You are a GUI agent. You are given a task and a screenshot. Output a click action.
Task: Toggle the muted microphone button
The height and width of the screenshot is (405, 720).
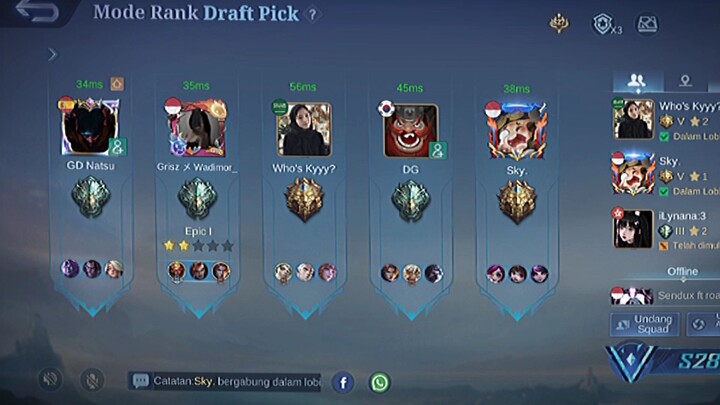coord(91,380)
